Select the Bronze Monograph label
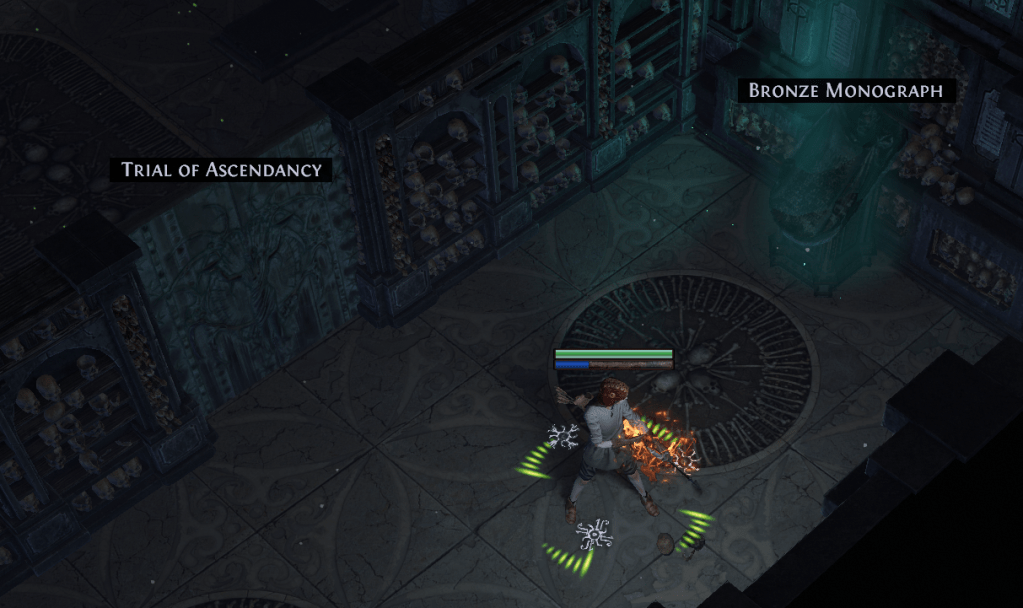1023x608 pixels. click(846, 91)
